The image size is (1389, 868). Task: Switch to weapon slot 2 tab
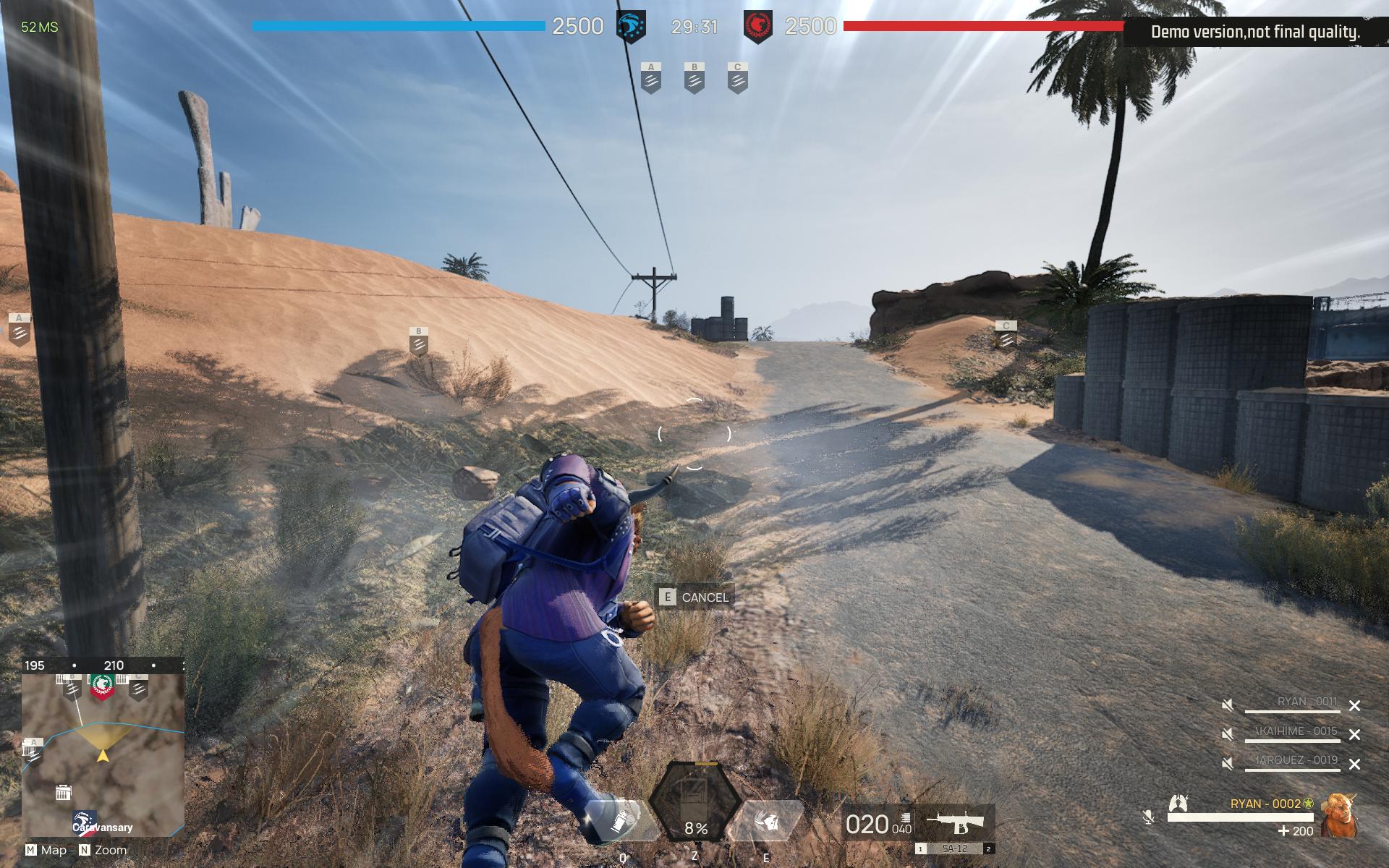point(989,849)
